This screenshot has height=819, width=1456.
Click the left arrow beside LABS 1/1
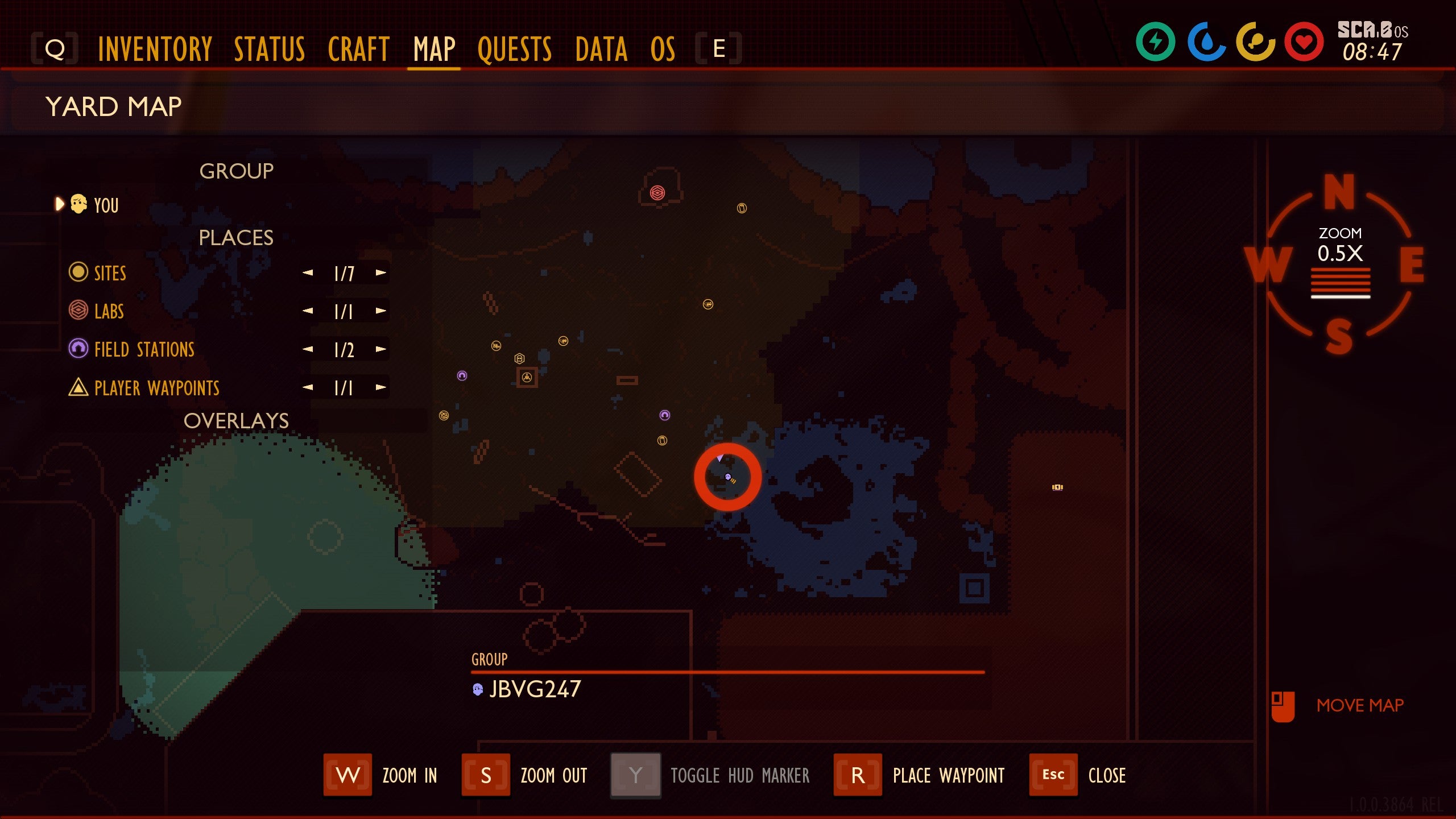pos(307,311)
